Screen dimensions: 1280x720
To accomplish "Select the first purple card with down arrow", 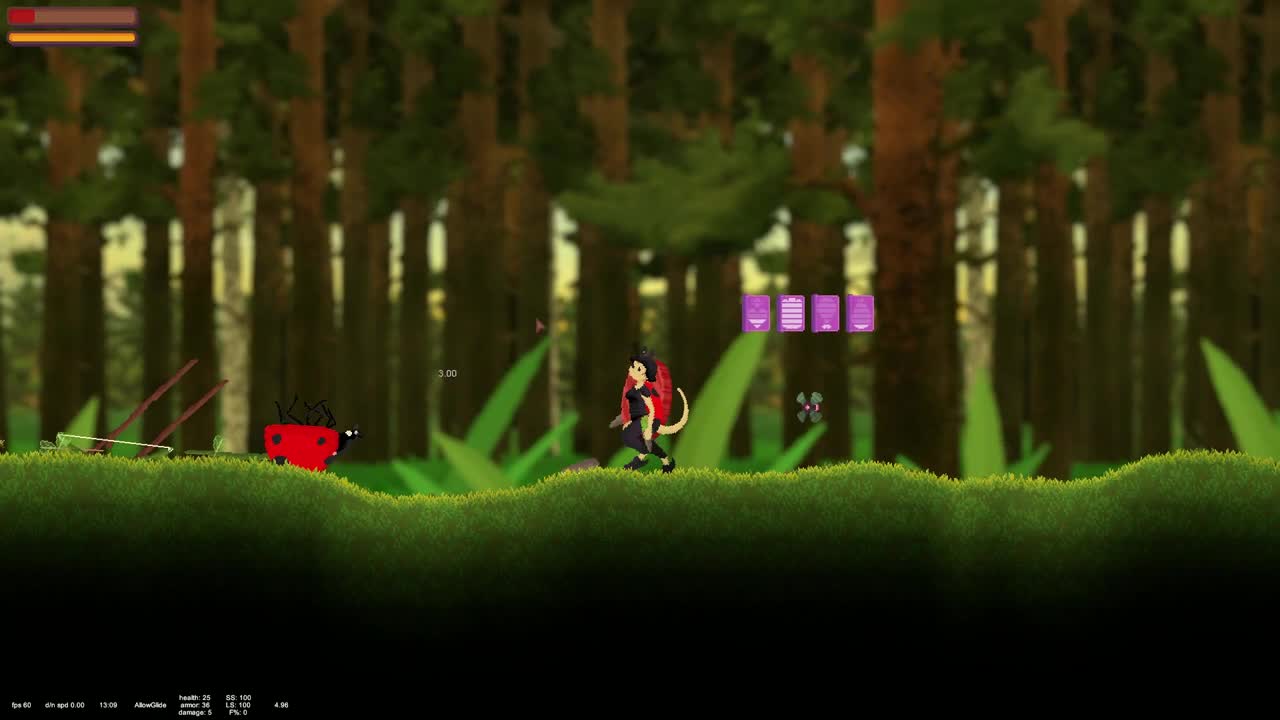I will pyautogui.click(x=757, y=313).
